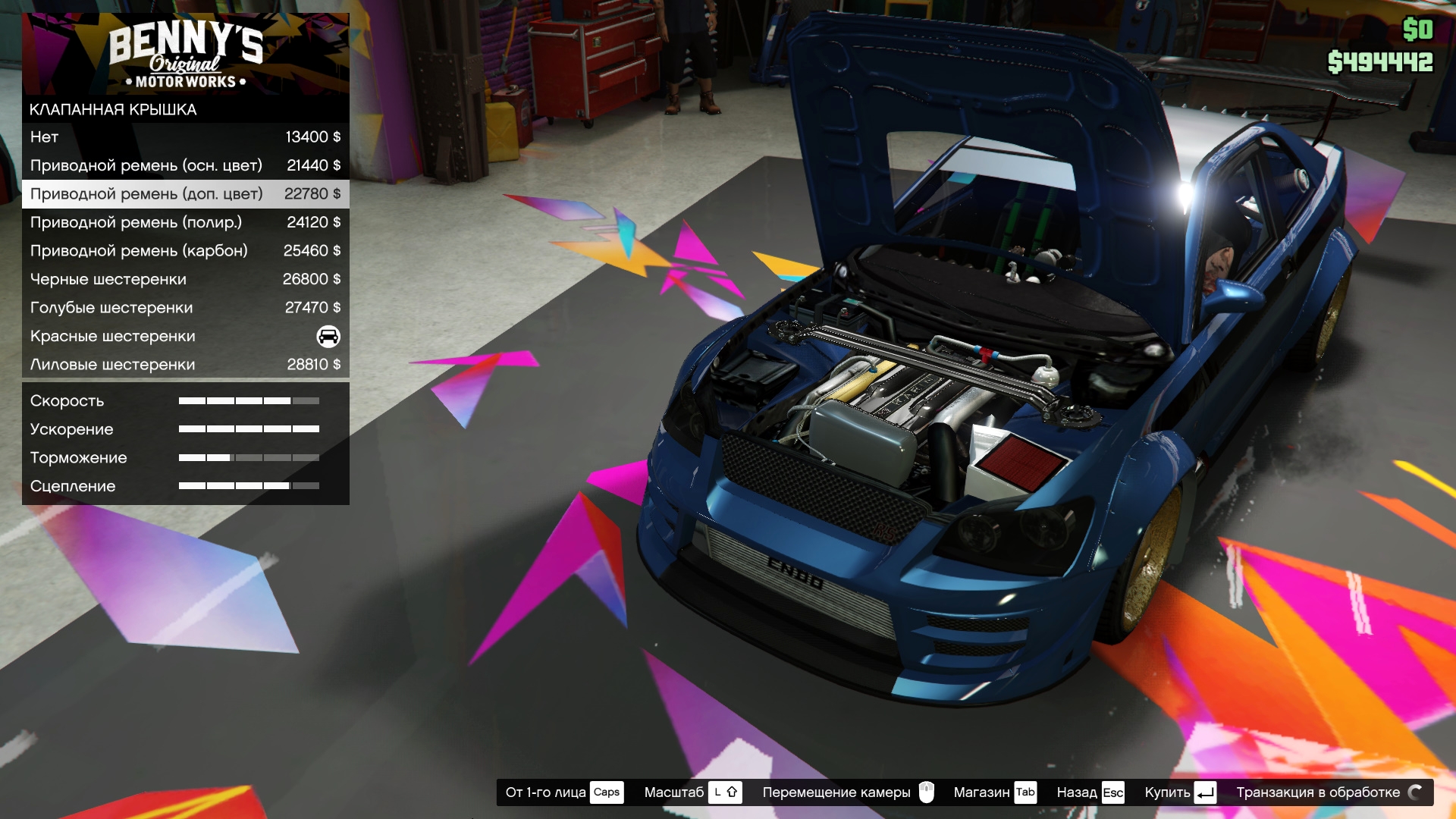Select the "Нет" valve cover option

click(x=185, y=137)
